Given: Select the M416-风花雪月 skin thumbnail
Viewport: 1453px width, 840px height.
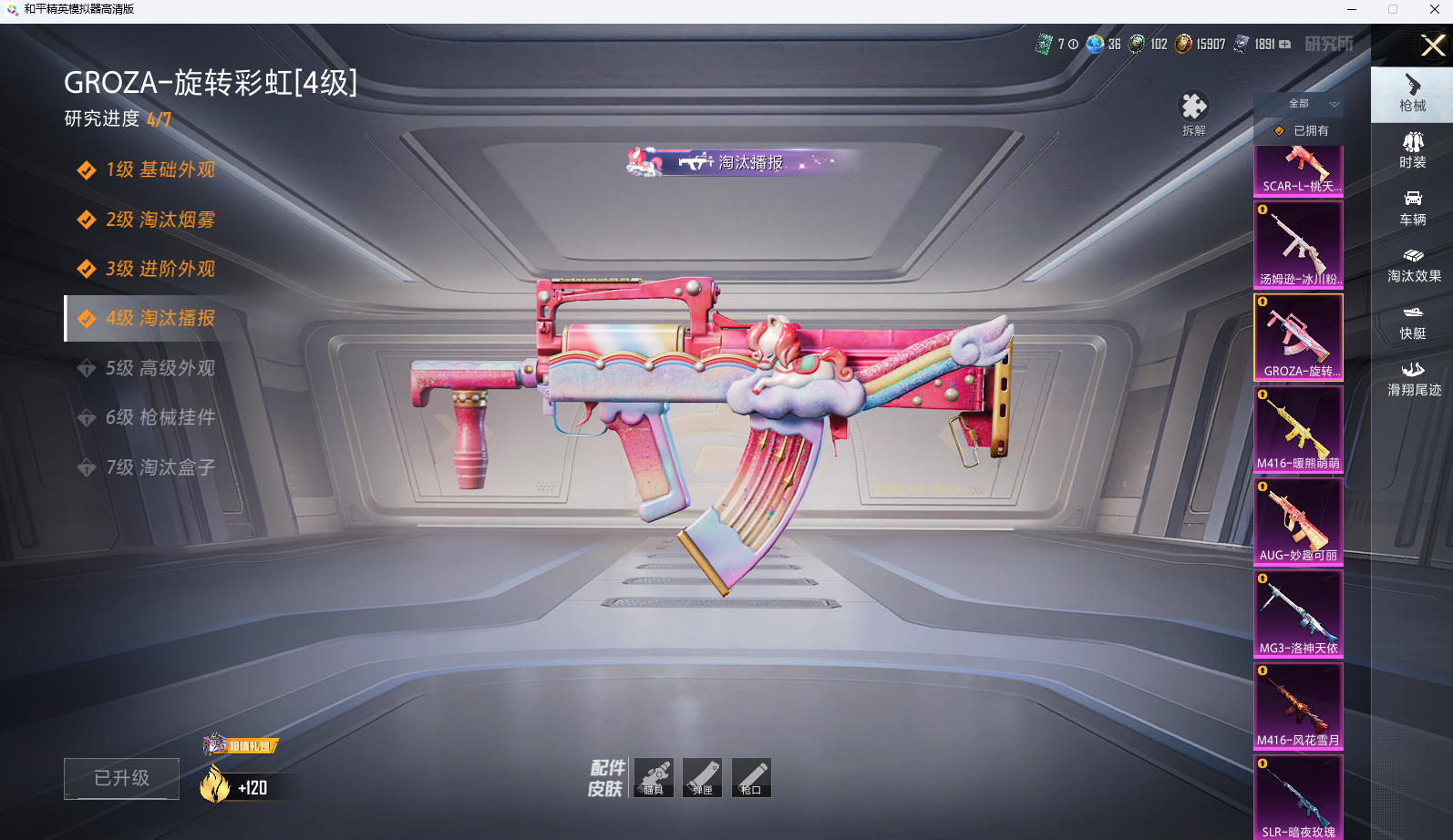Looking at the screenshot, I should pos(1298,704).
